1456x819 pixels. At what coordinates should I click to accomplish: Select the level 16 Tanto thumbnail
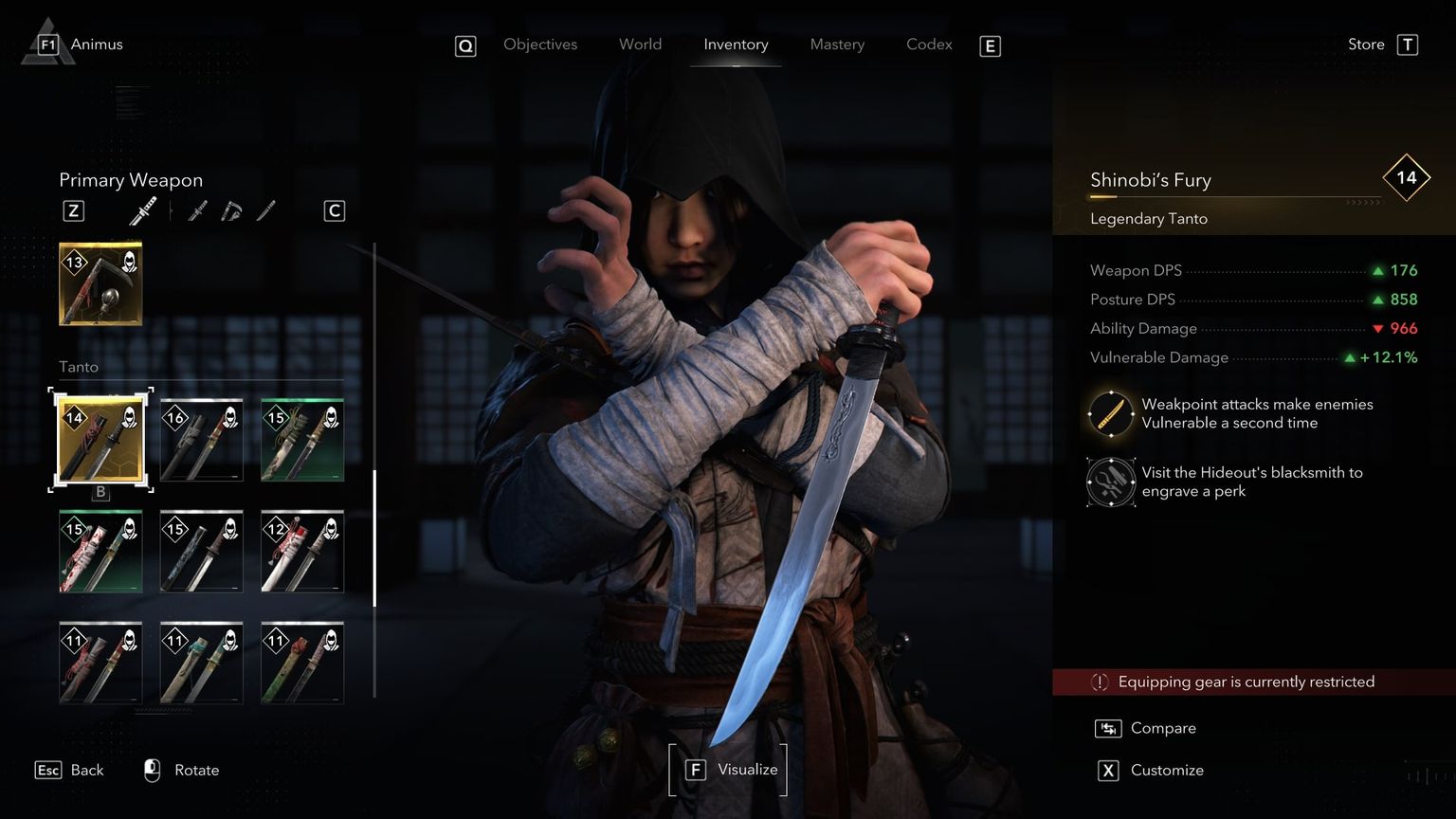[x=201, y=439]
